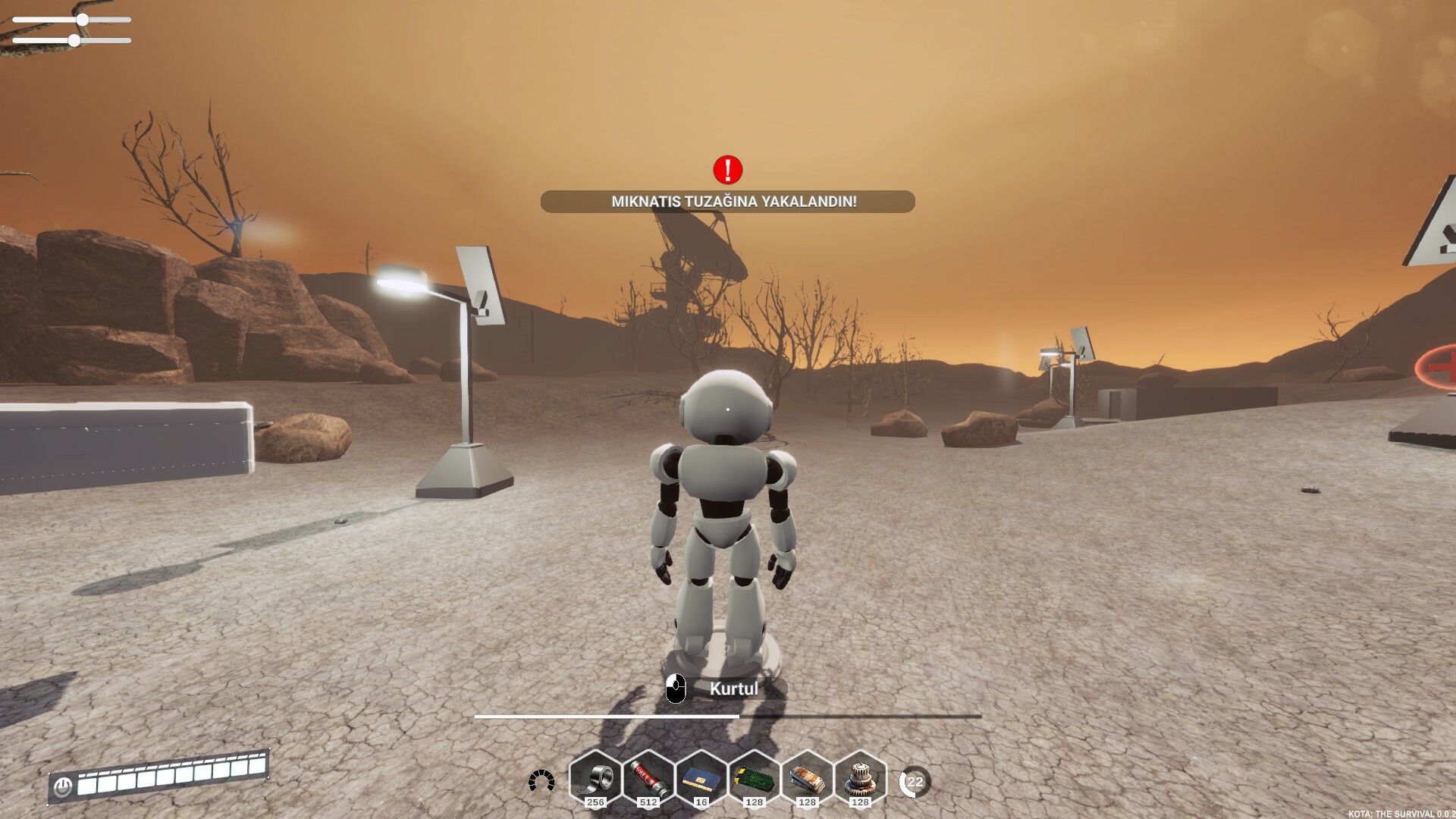Click the power icon on the energy bar
1456x819 pixels.
pos(64,787)
